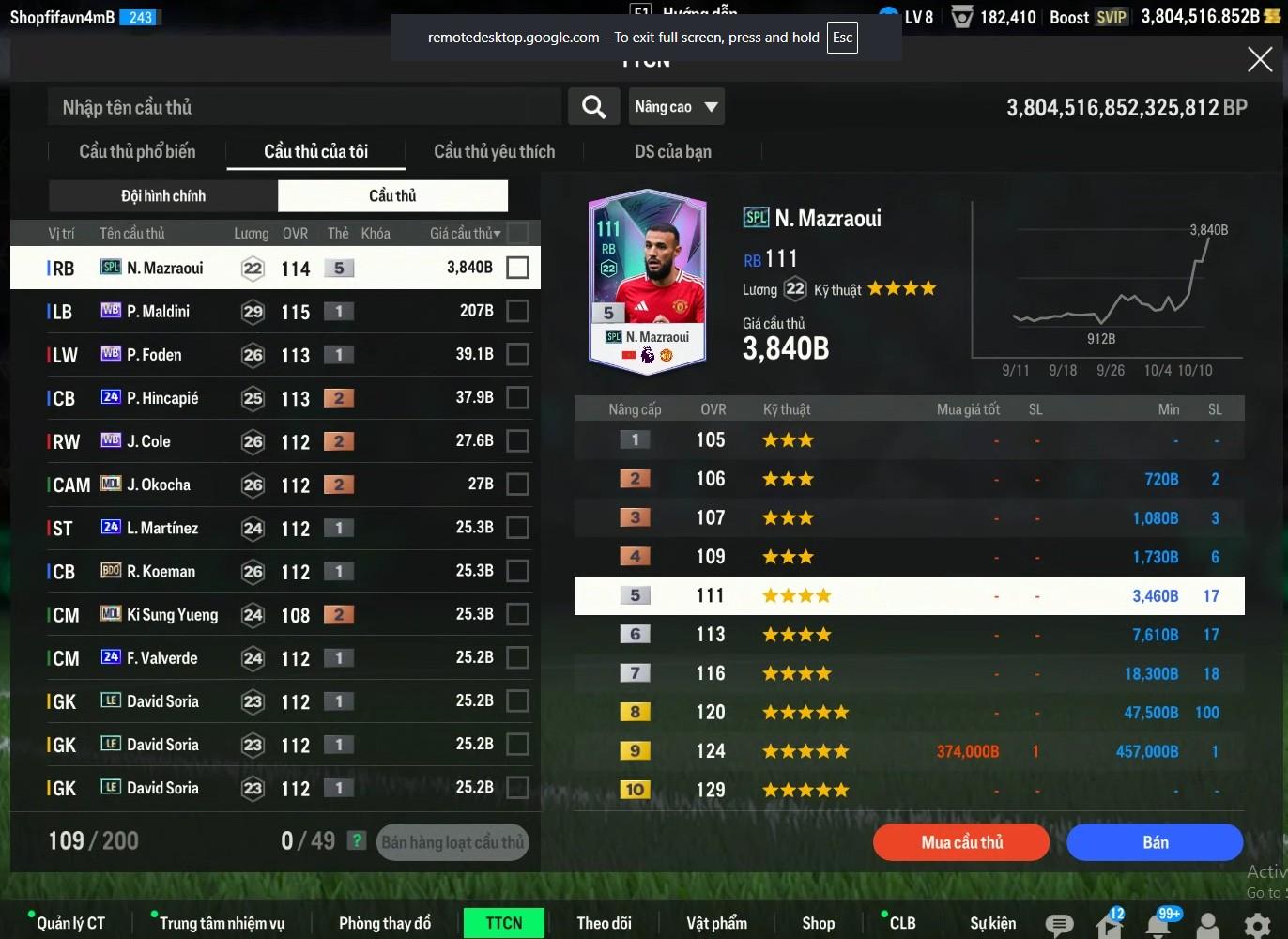
Task: Tick the checkbox for P. Foden
Action: tap(517, 354)
